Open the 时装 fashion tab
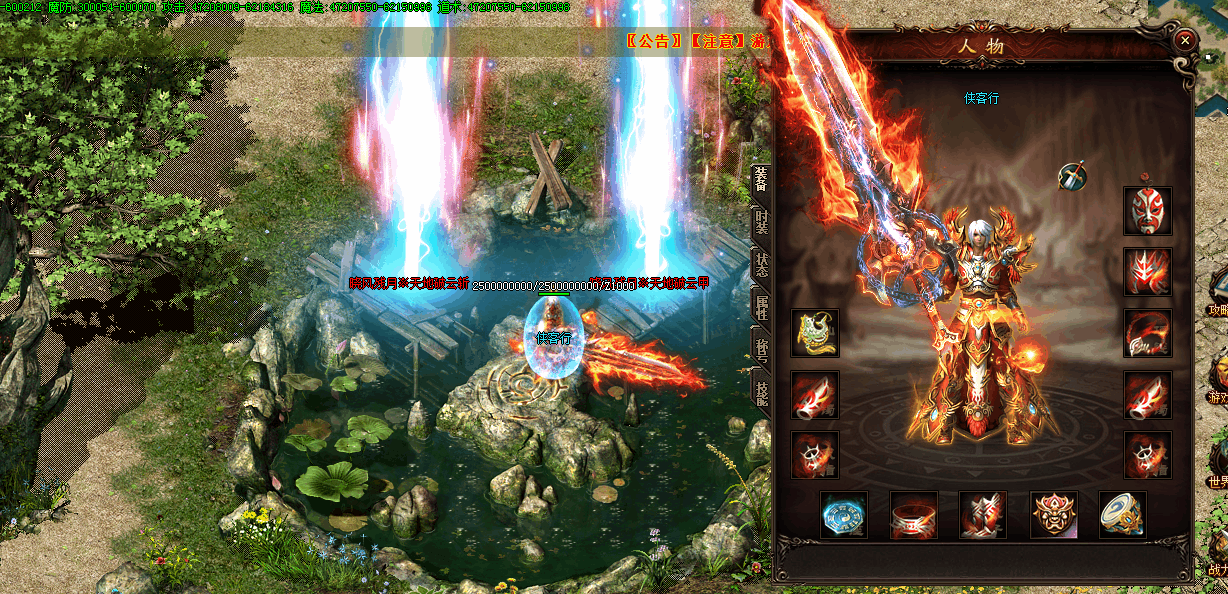This screenshot has height=594, width=1228. click(x=761, y=221)
